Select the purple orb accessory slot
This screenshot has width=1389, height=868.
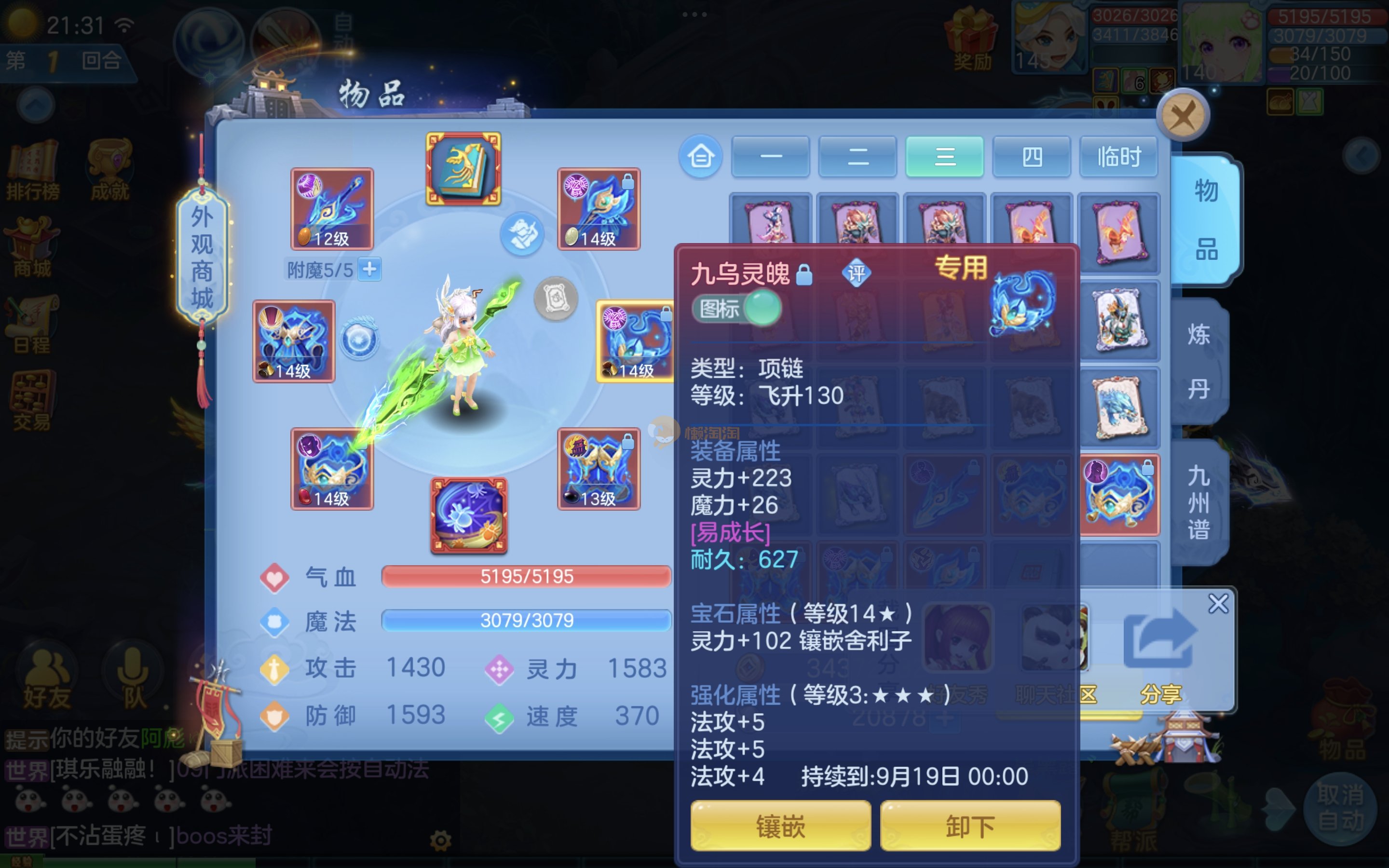click(x=469, y=515)
